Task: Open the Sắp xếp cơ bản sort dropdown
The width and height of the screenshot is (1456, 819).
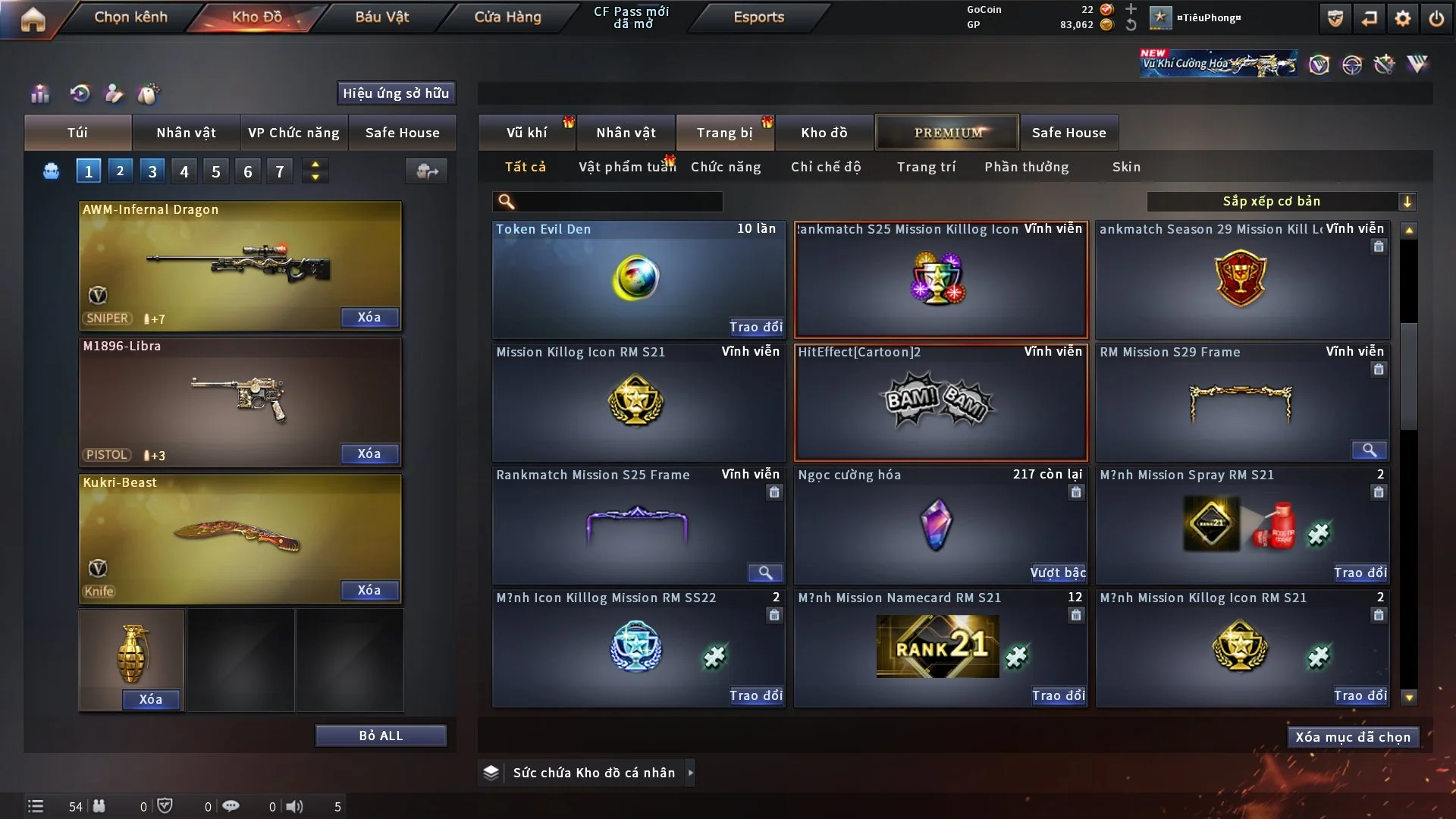Action: 1281,202
